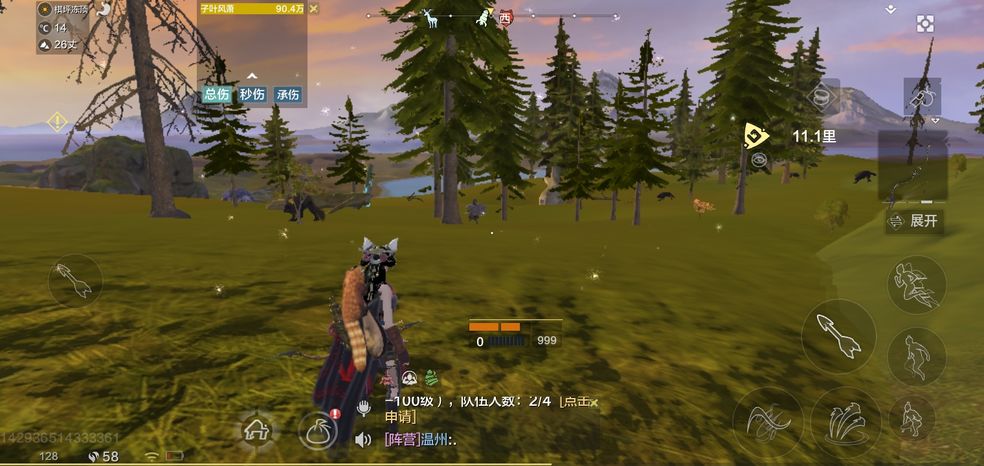Switch to the 承伤 damage taken tab
984x466 pixels.
click(288, 95)
